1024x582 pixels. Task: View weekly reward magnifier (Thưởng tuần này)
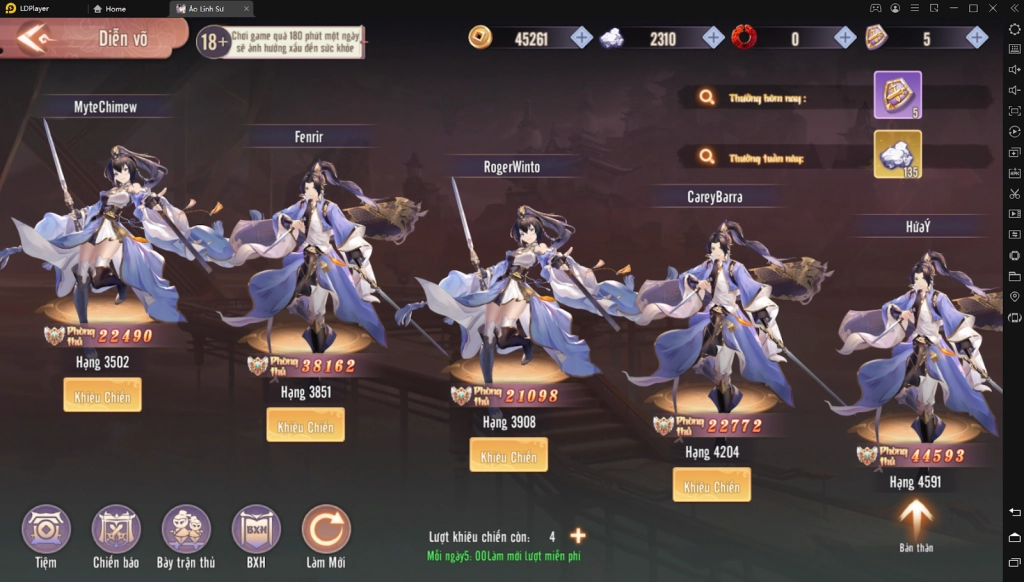click(707, 156)
